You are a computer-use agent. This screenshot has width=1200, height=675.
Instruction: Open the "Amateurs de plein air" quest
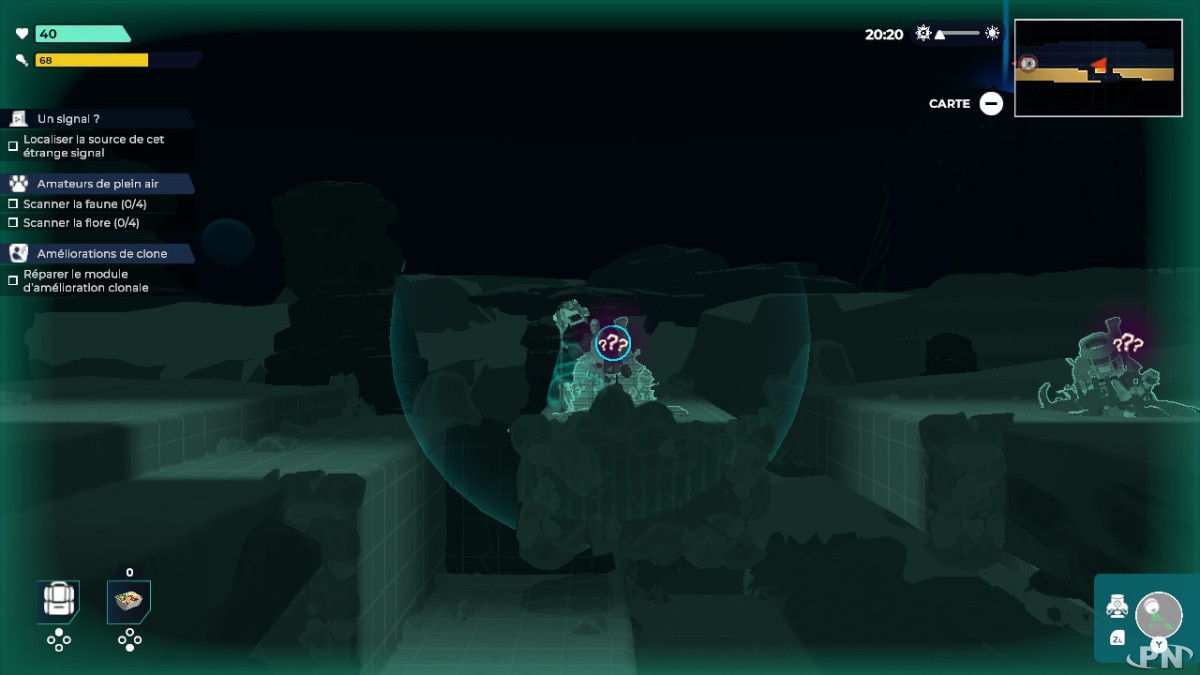click(x=97, y=184)
